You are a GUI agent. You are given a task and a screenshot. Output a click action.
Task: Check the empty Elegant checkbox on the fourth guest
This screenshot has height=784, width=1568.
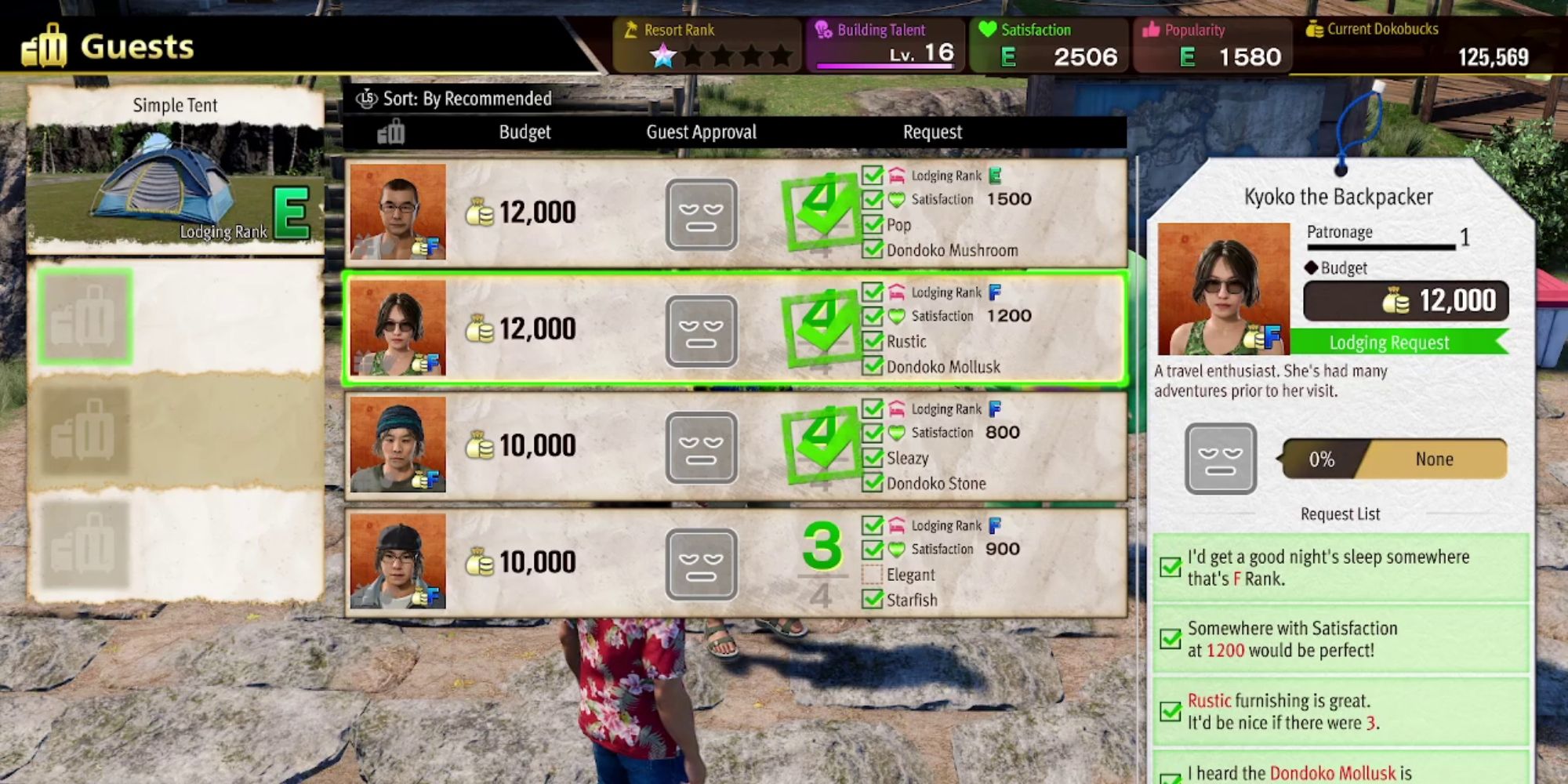click(873, 575)
